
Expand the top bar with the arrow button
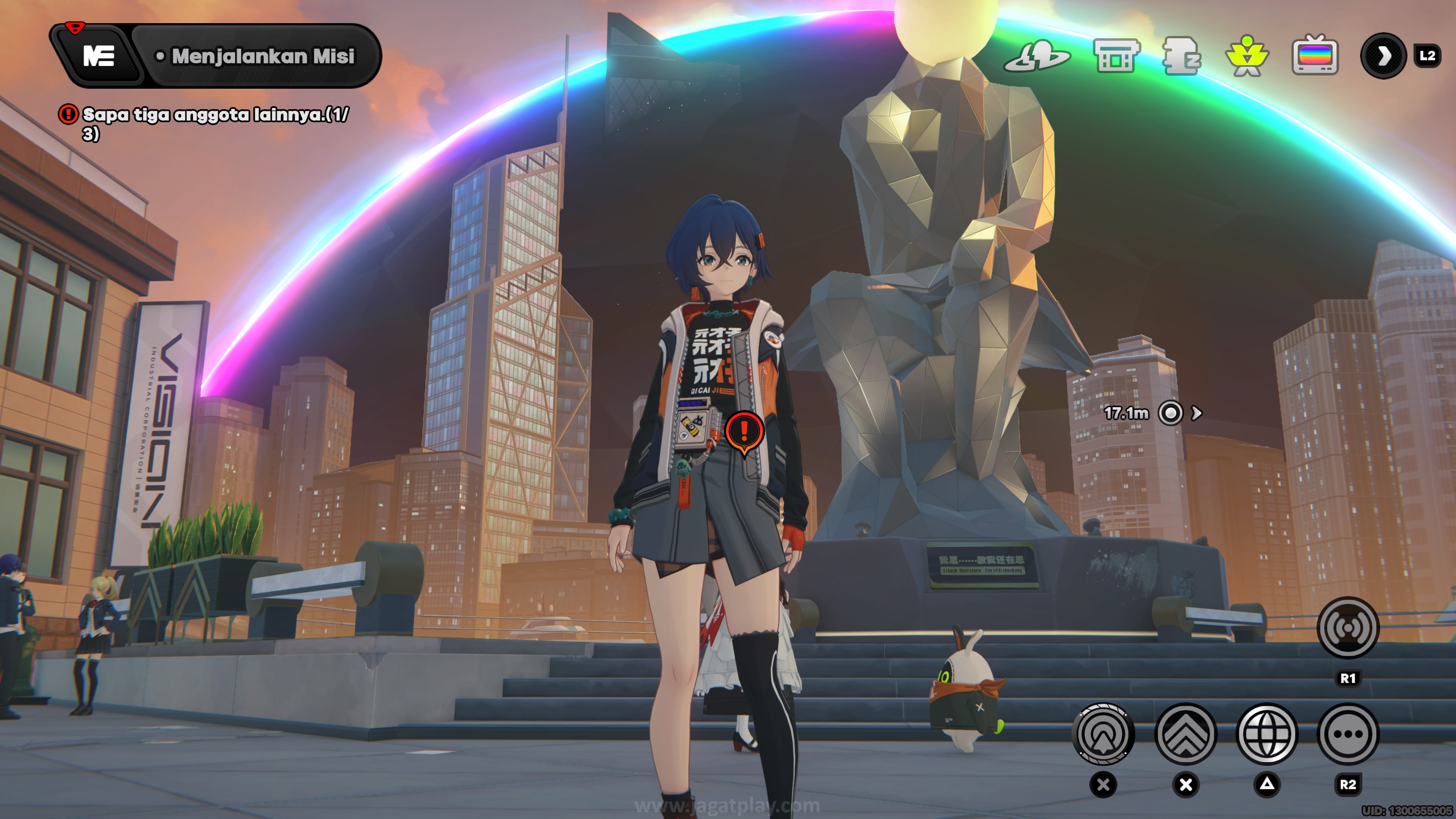tap(1383, 56)
